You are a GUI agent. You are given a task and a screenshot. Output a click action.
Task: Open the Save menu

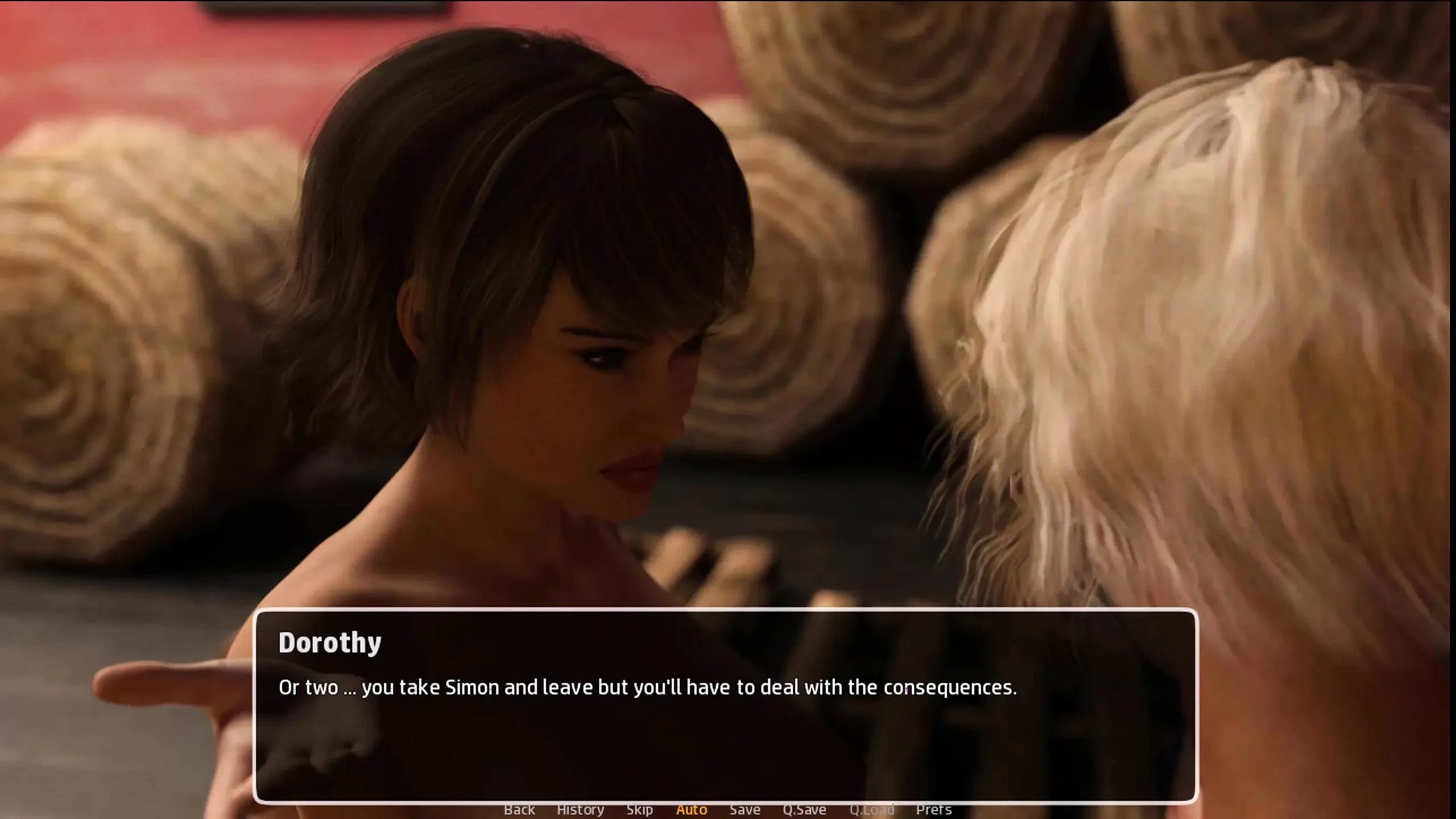[x=745, y=809]
